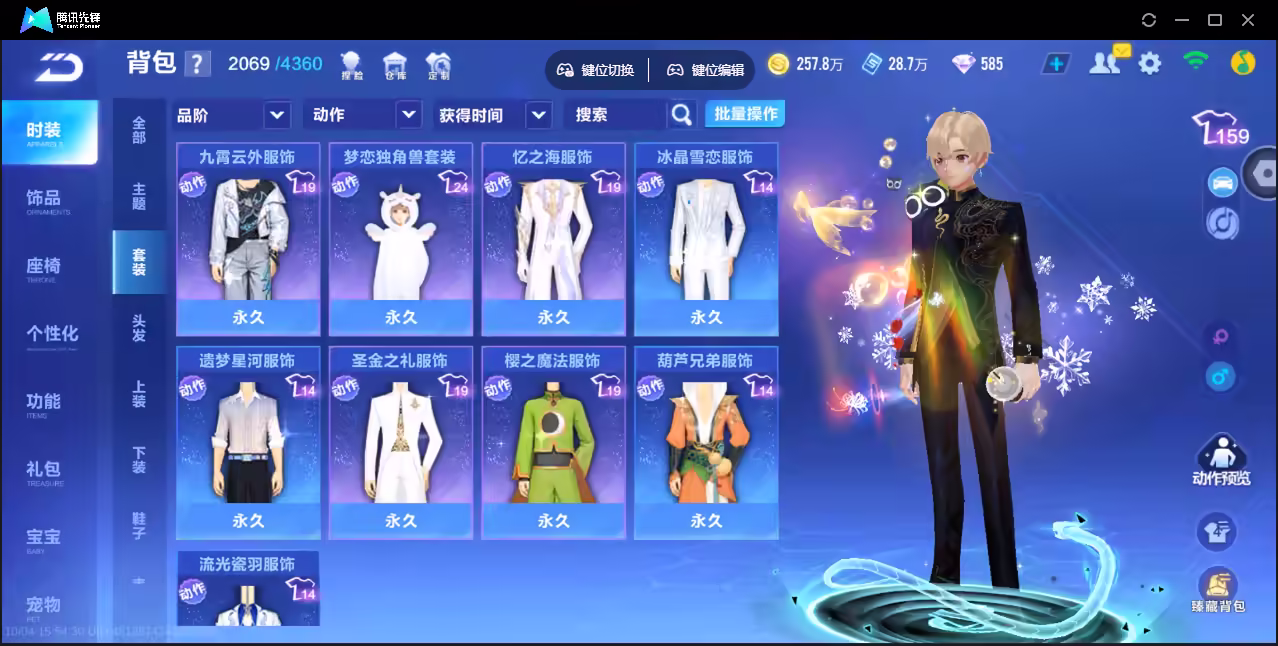Pick the 樱之魔法服饰 outfit card
Image resolution: width=1278 pixels, height=646 pixels.
[x=553, y=442]
